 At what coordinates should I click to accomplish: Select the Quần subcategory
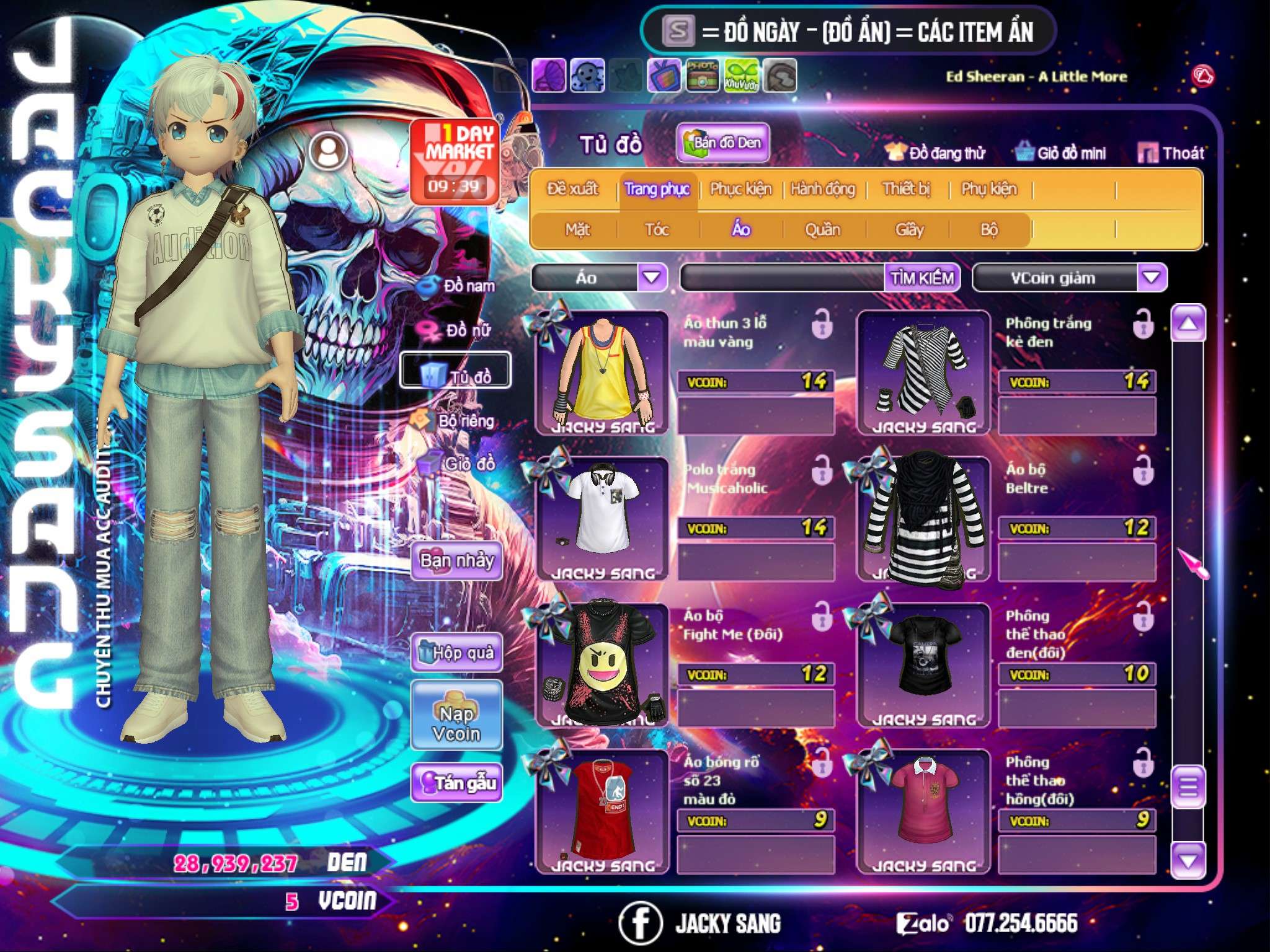[x=822, y=230]
